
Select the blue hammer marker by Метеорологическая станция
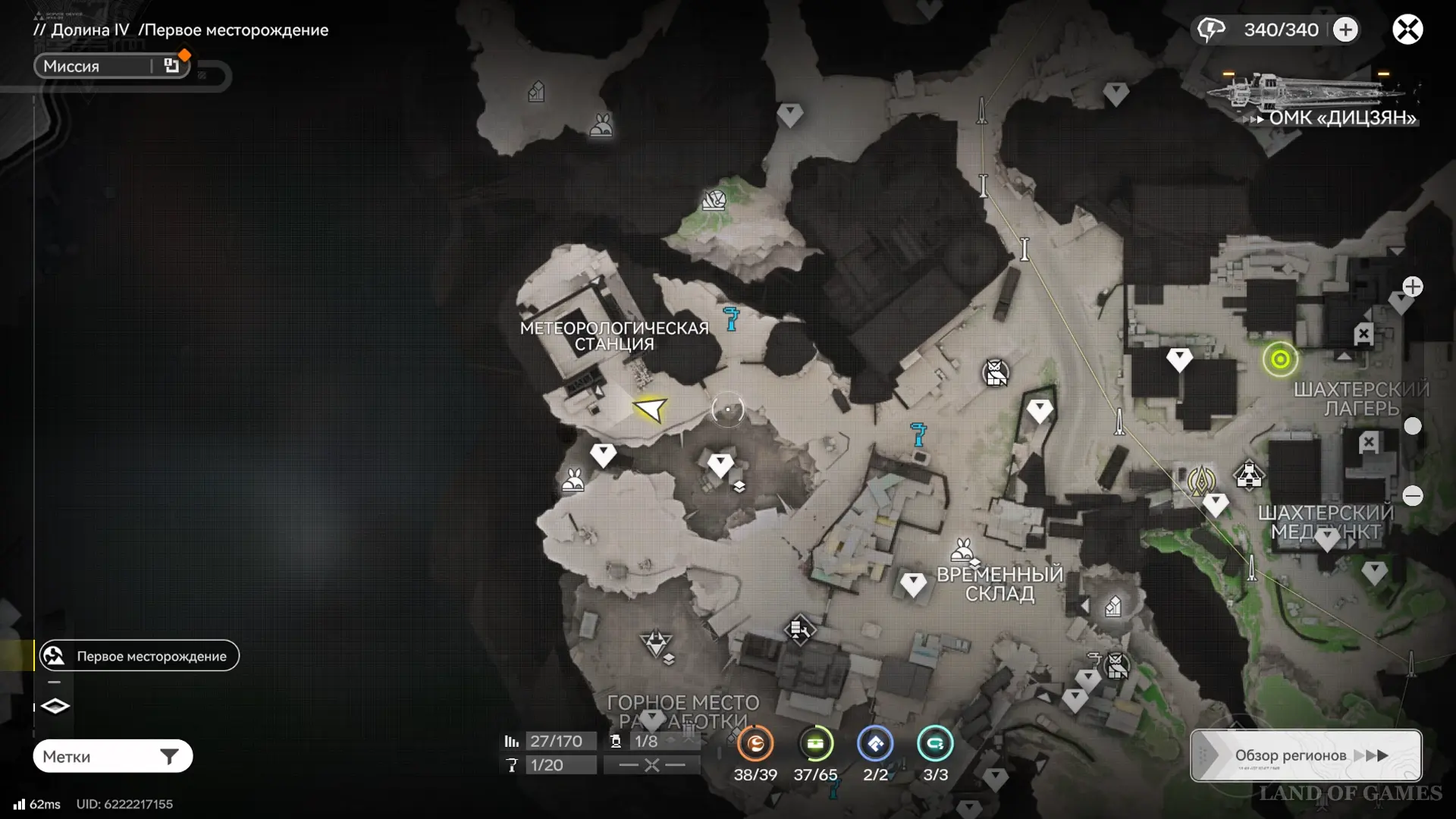coord(731,318)
